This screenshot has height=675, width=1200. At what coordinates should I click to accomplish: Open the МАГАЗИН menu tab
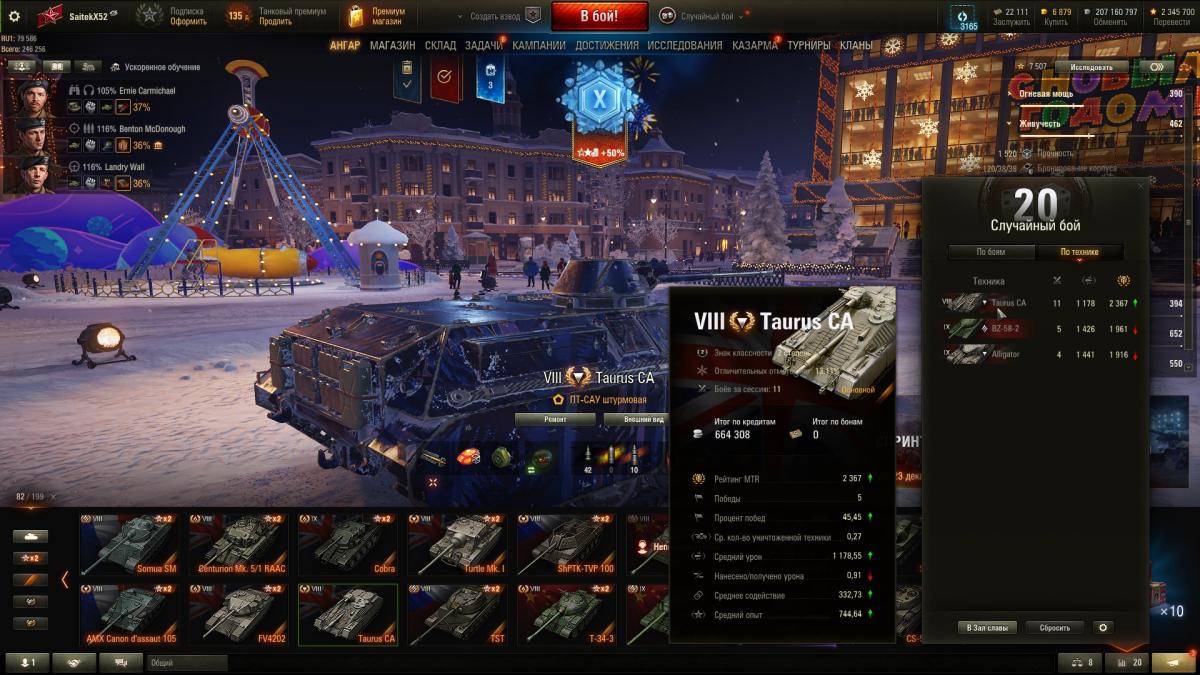(x=392, y=45)
